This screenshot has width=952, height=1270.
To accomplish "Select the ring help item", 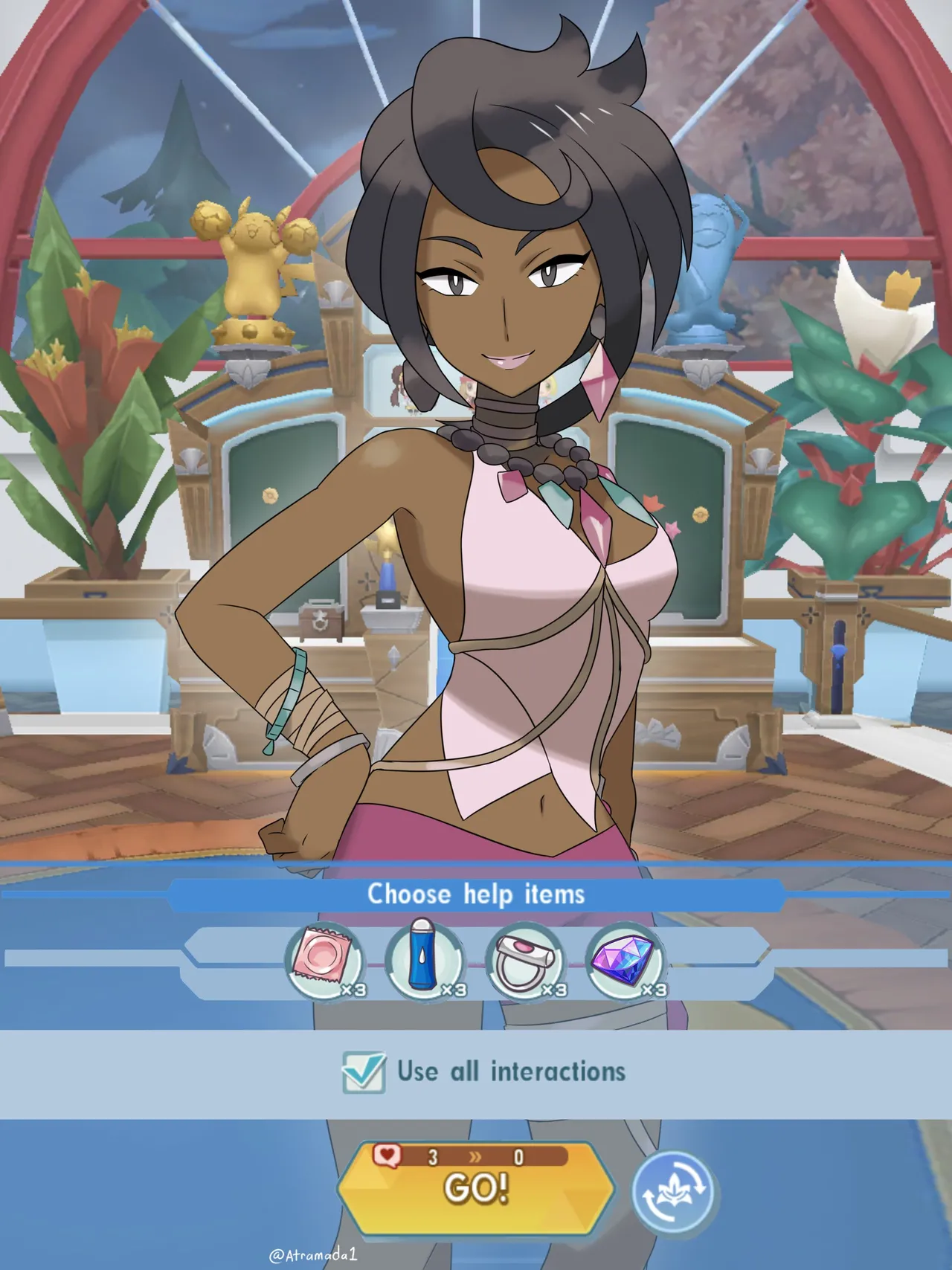I will (524, 961).
